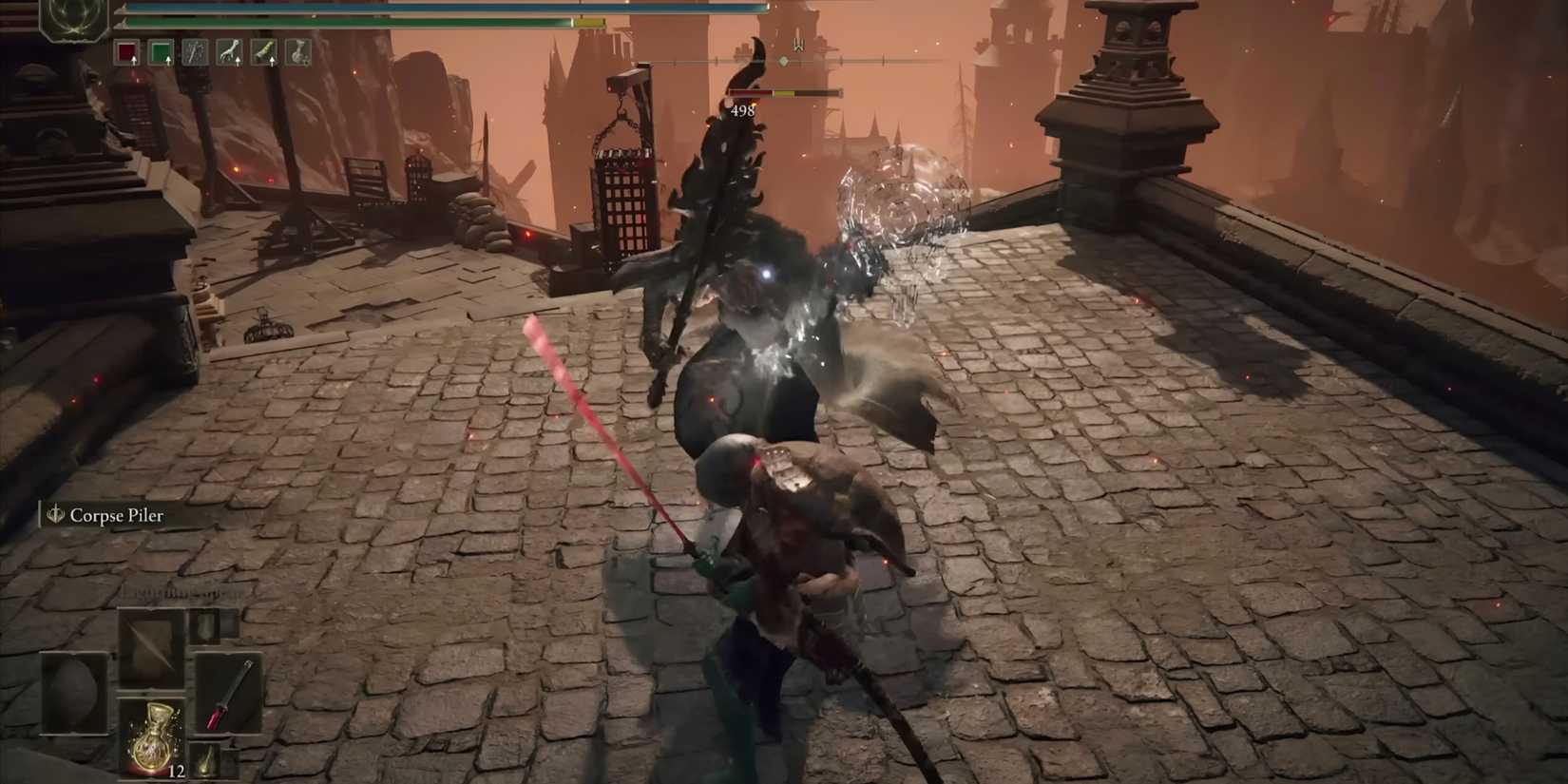
Task: Select the green cerulean buff icon
Action: pos(160,52)
